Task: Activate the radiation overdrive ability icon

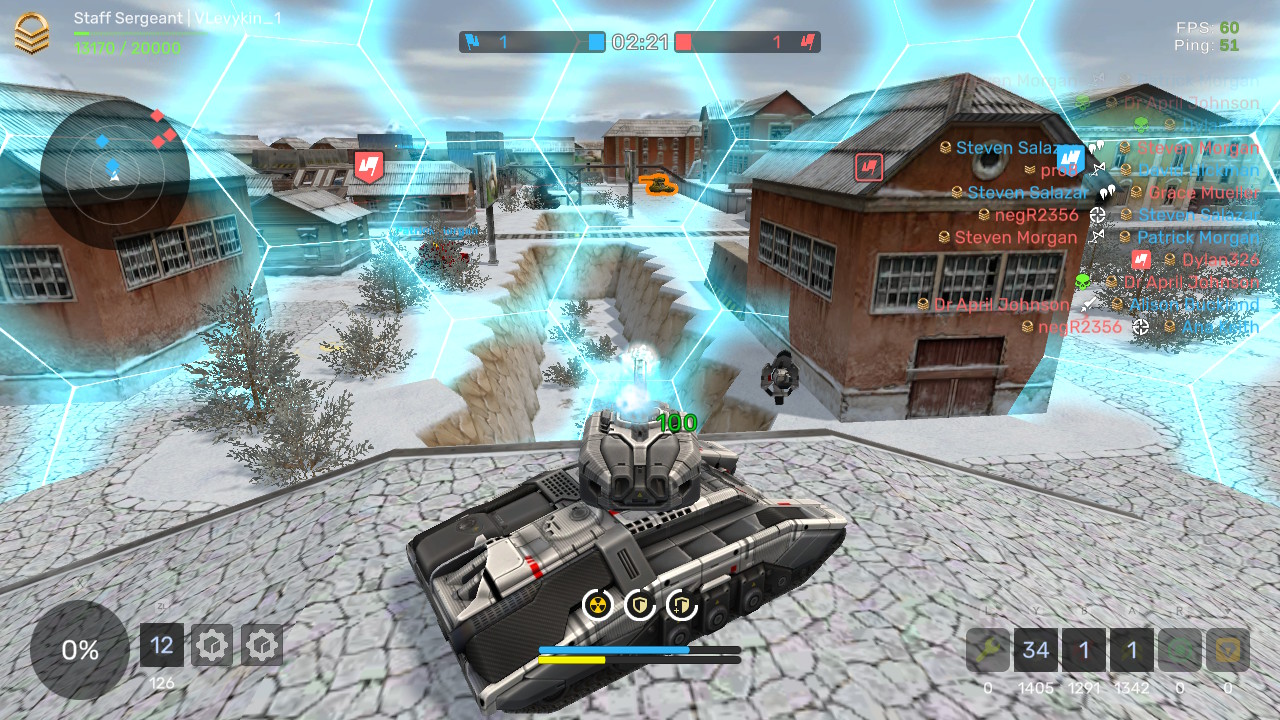Action: pyautogui.click(x=597, y=604)
